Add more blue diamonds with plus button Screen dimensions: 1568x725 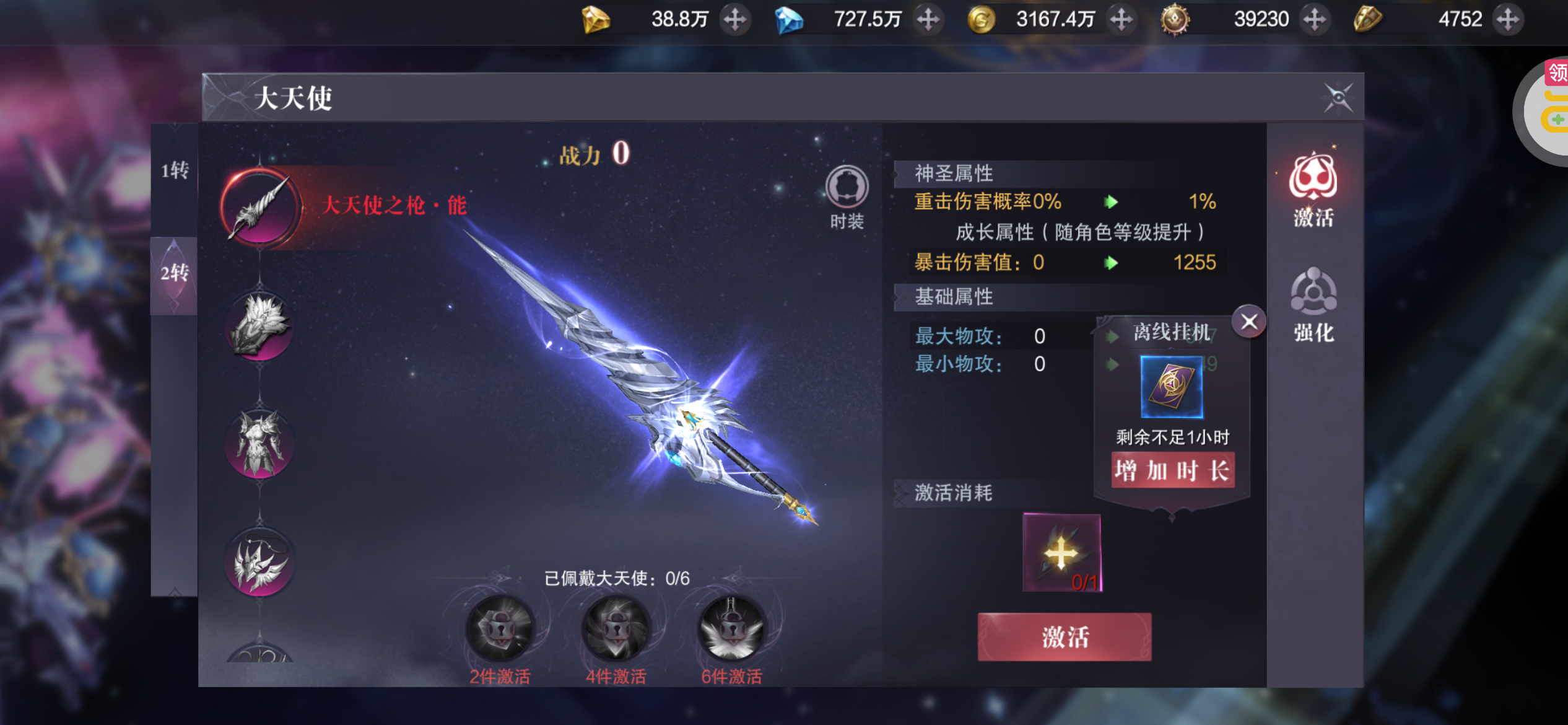tap(928, 20)
